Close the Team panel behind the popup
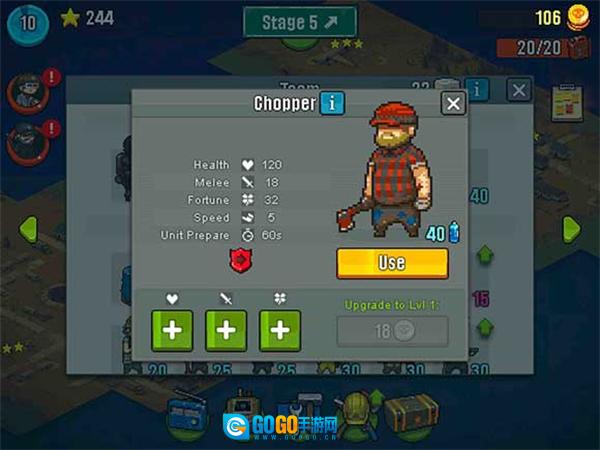The height and width of the screenshot is (450, 600). 518,90
